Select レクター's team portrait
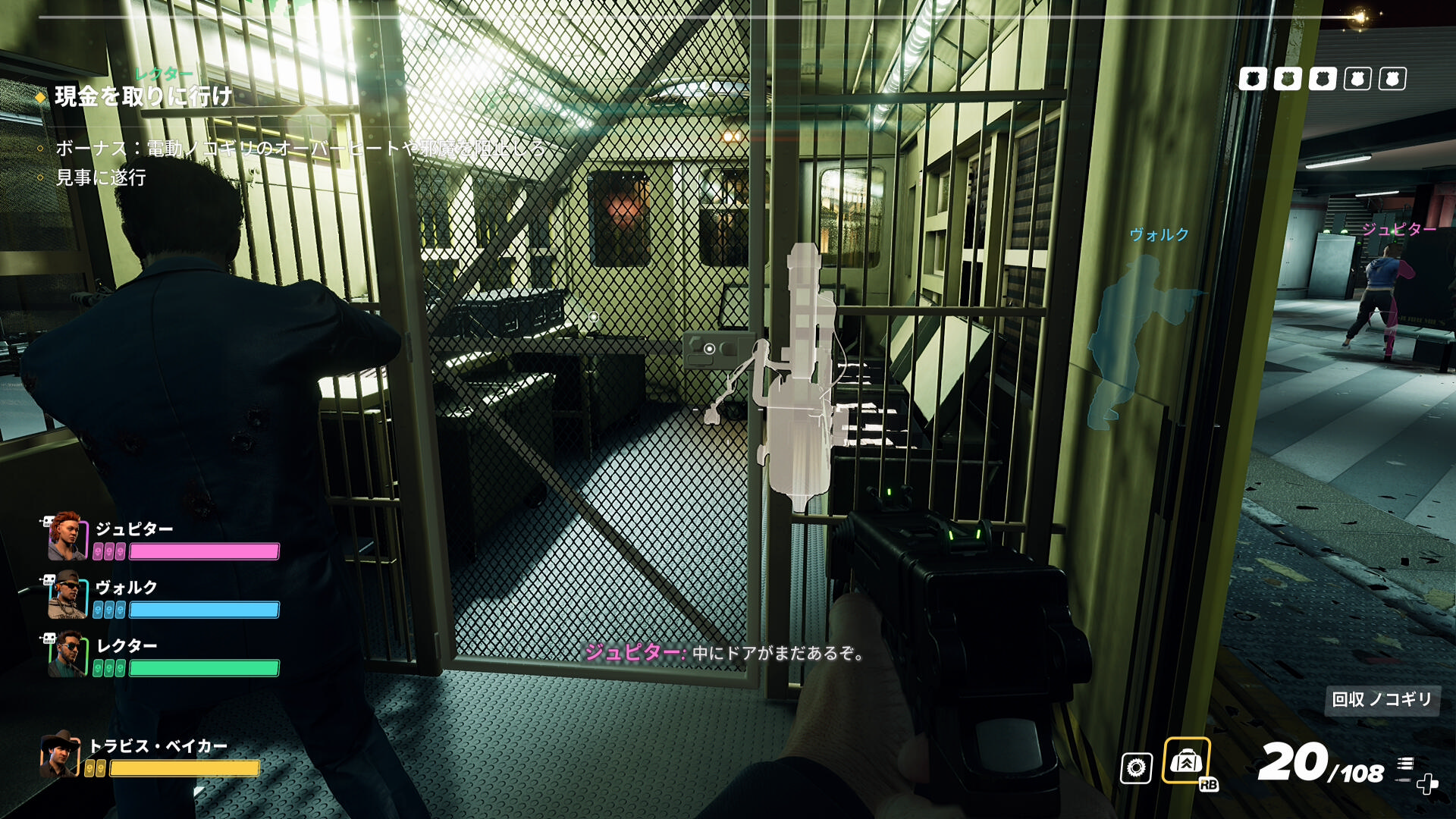The image size is (1456, 819). click(x=67, y=653)
